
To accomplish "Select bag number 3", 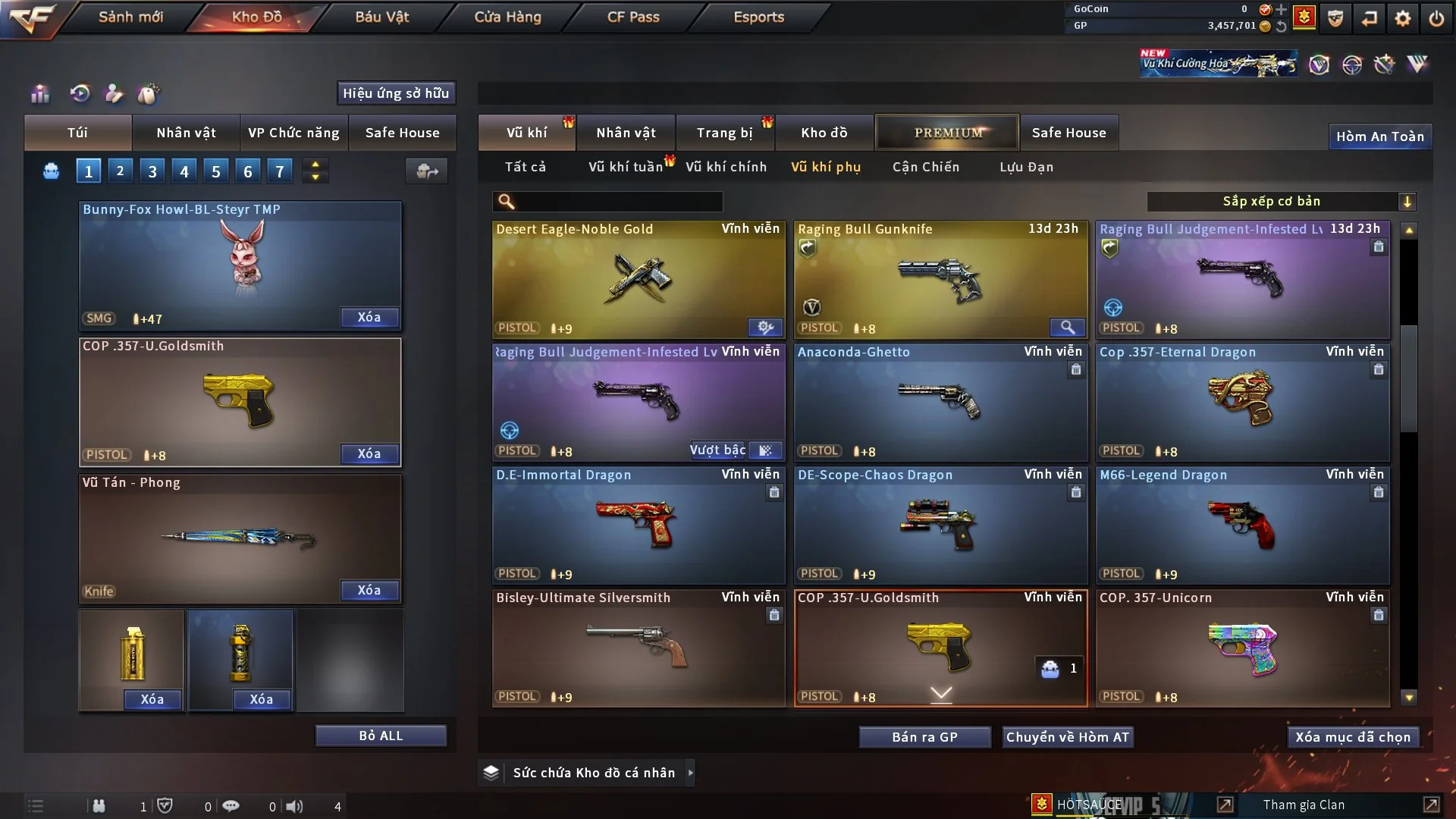I will (152, 171).
